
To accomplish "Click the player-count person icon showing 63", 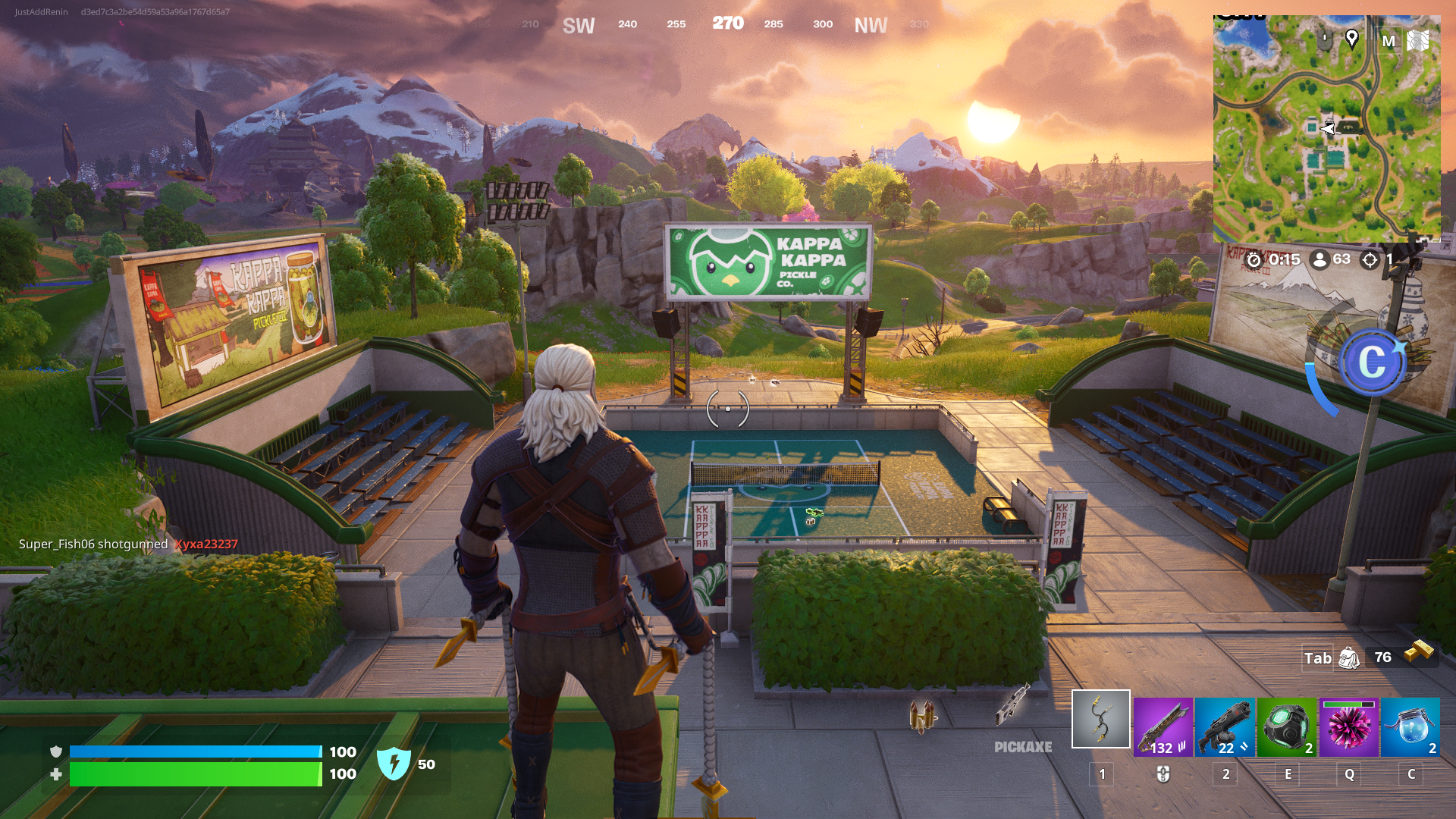I will pyautogui.click(x=1319, y=259).
